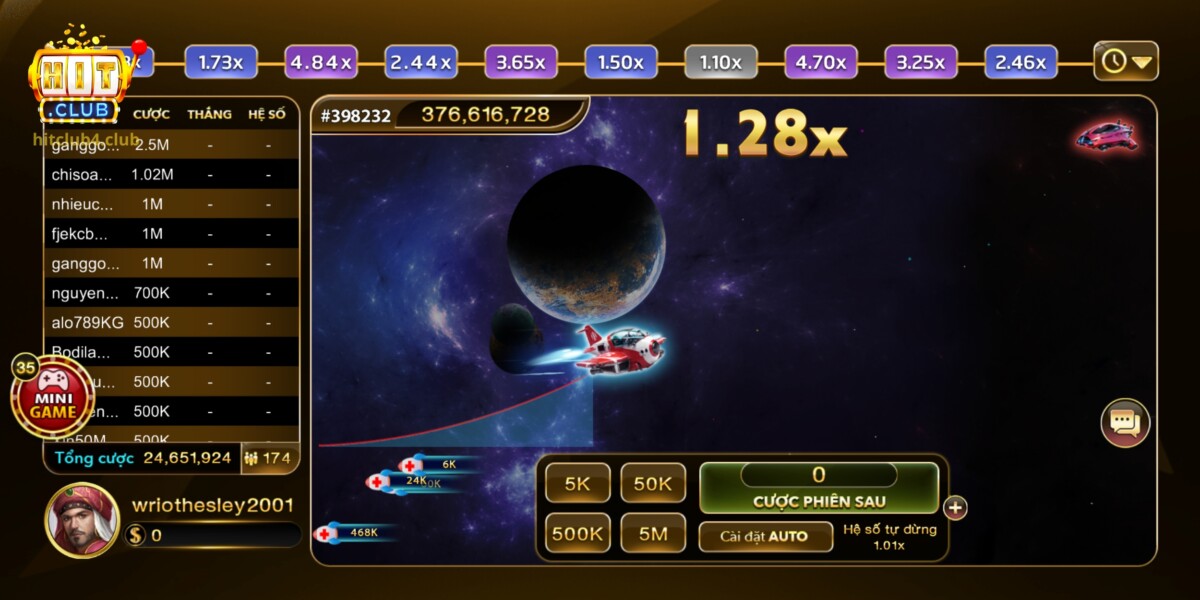Select the 1.10x history result
Viewport: 1200px width, 600px height.
721,62
